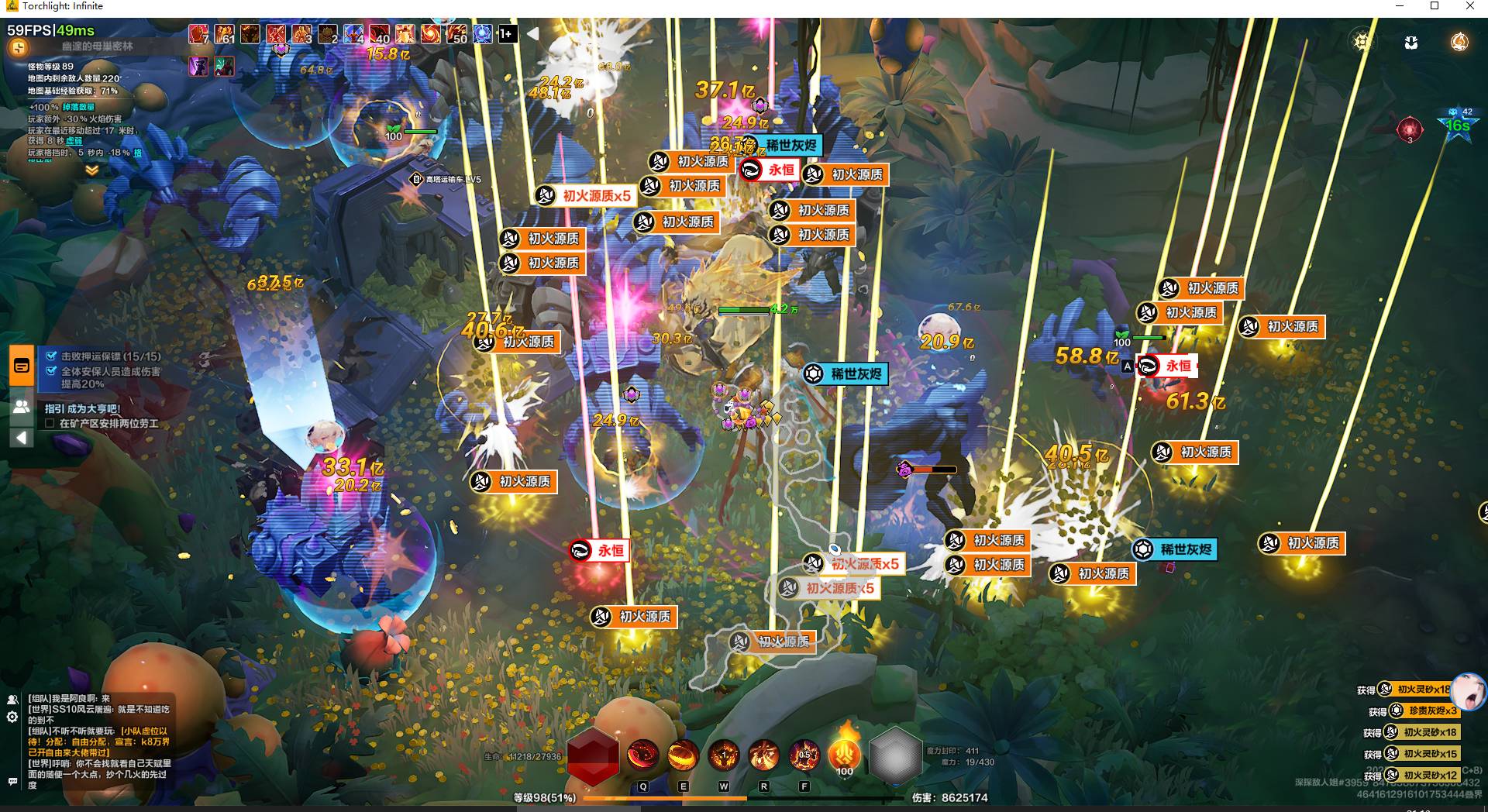Click the grey hexagonal mana gem

(x=896, y=755)
